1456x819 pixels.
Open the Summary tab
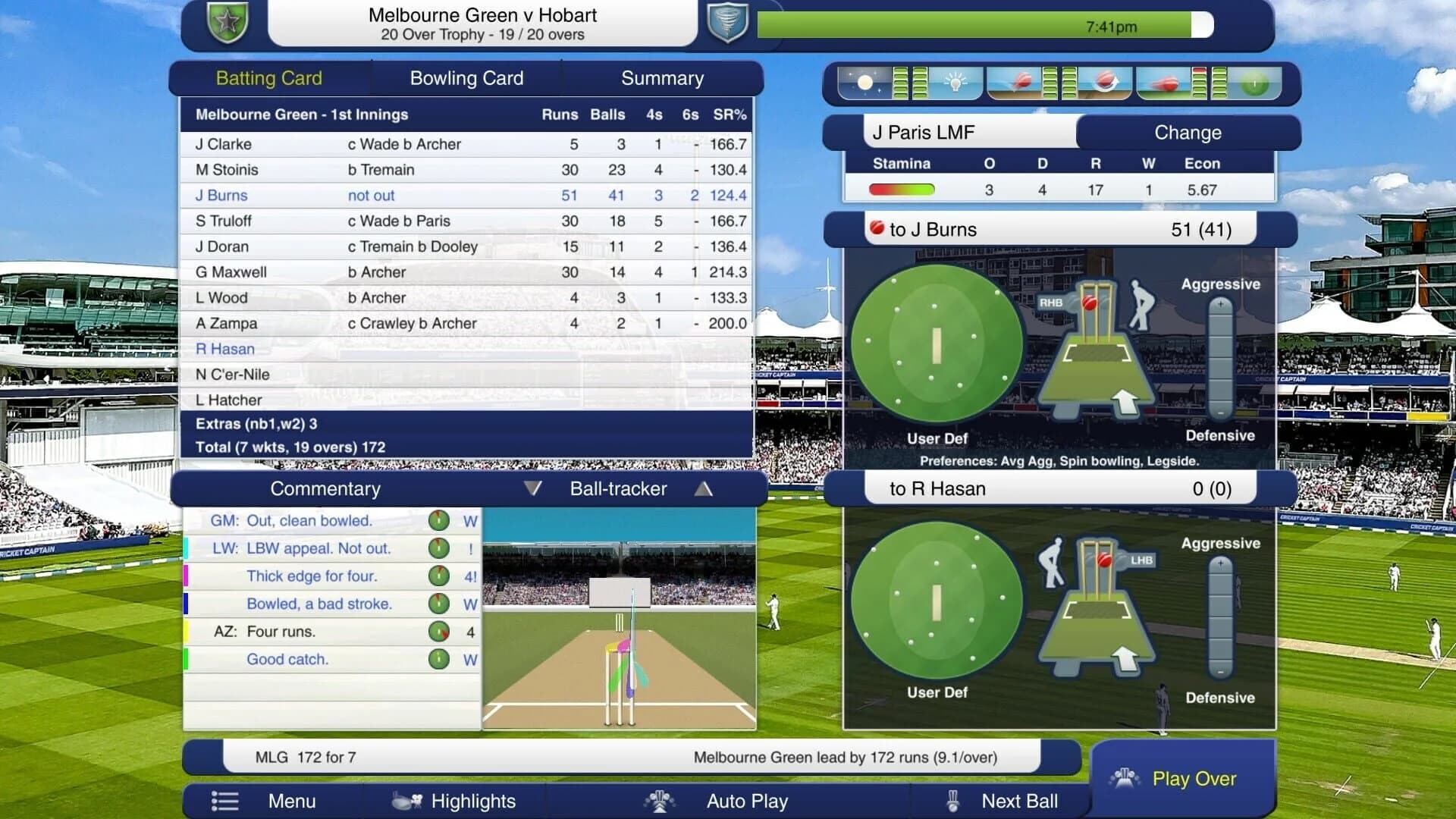662,77
